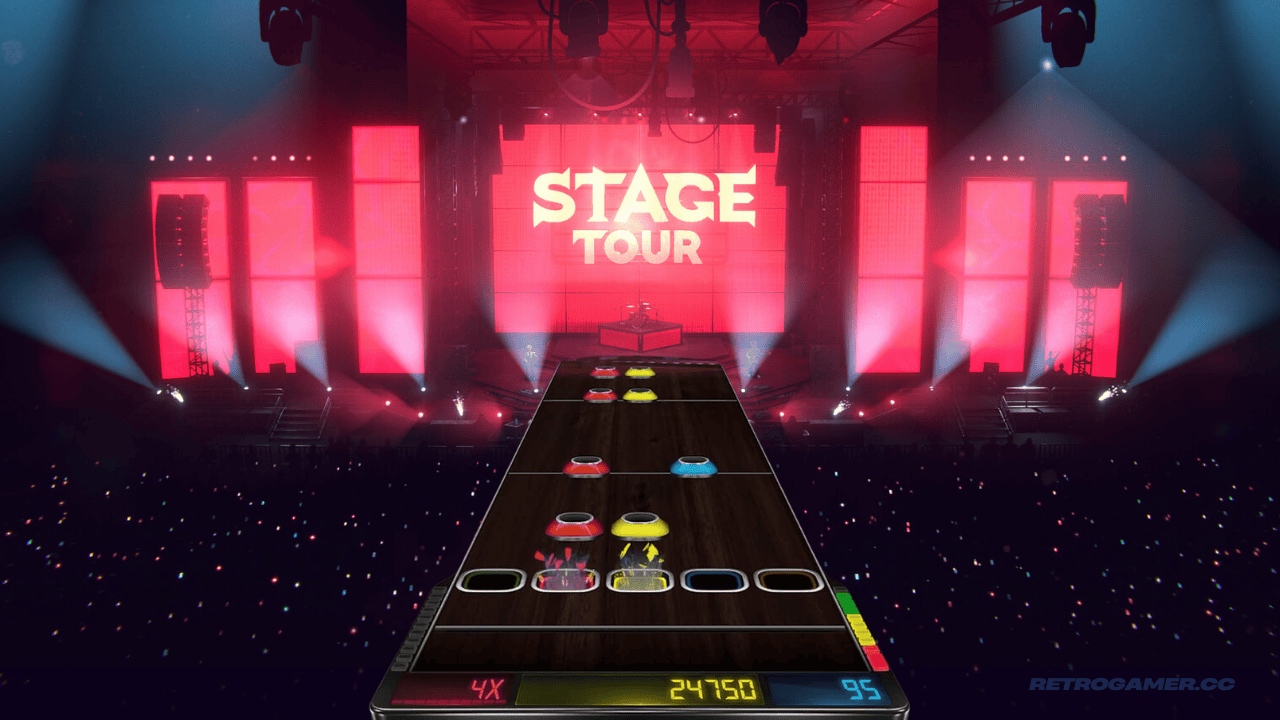The image size is (1280, 720).
Task: Tap the green fret target
Action: [491, 580]
